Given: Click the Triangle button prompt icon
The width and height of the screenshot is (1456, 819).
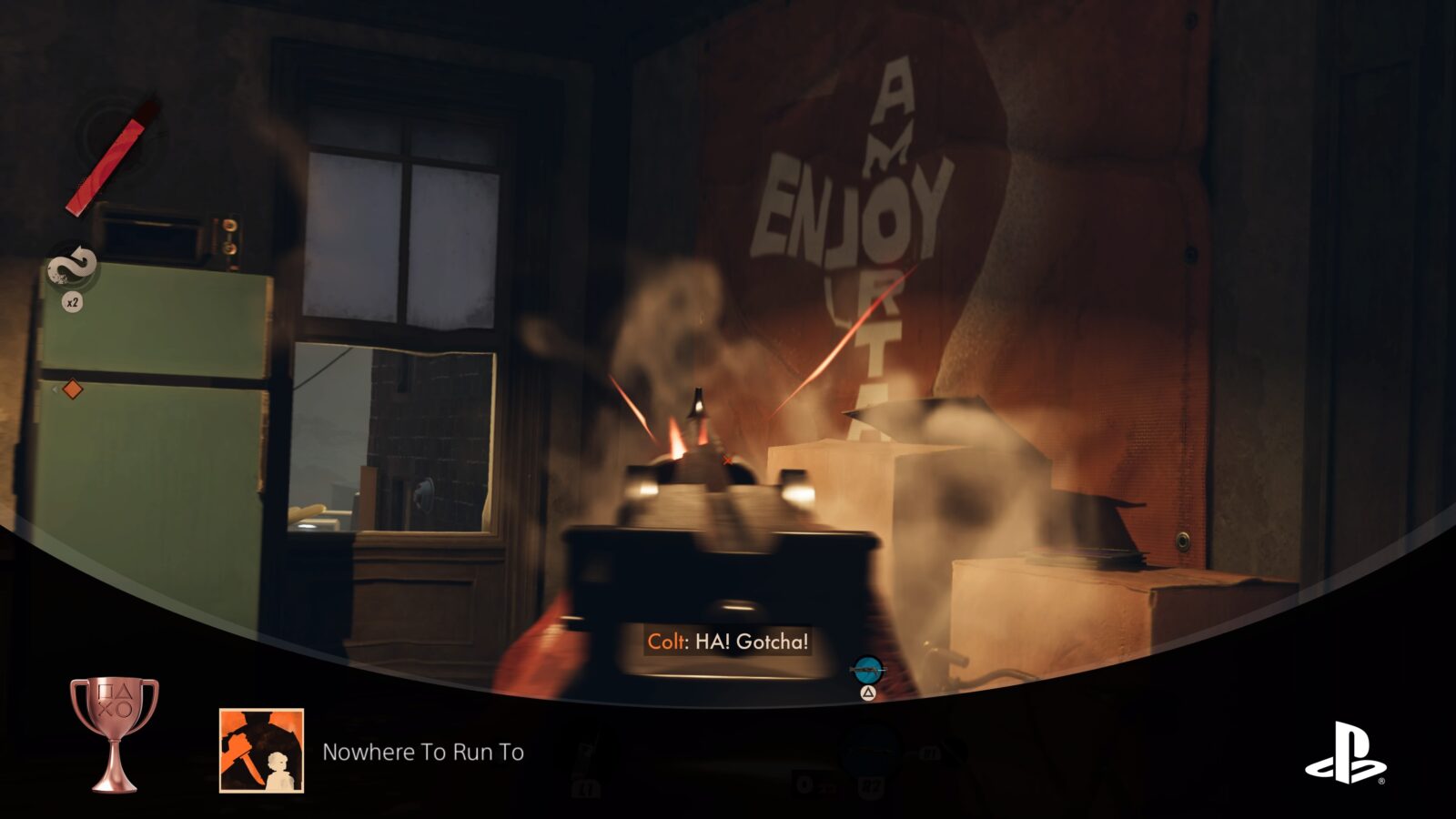Looking at the screenshot, I should tap(868, 693).
